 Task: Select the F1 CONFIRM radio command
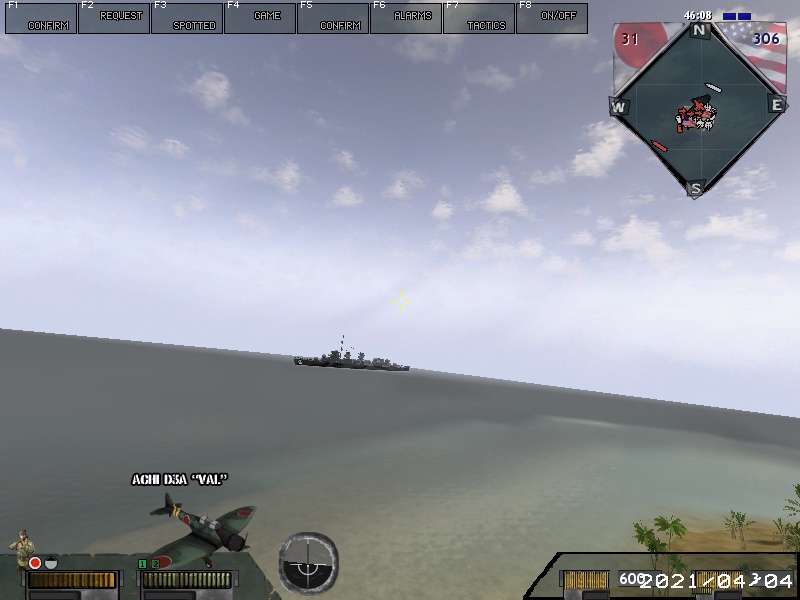41,18
